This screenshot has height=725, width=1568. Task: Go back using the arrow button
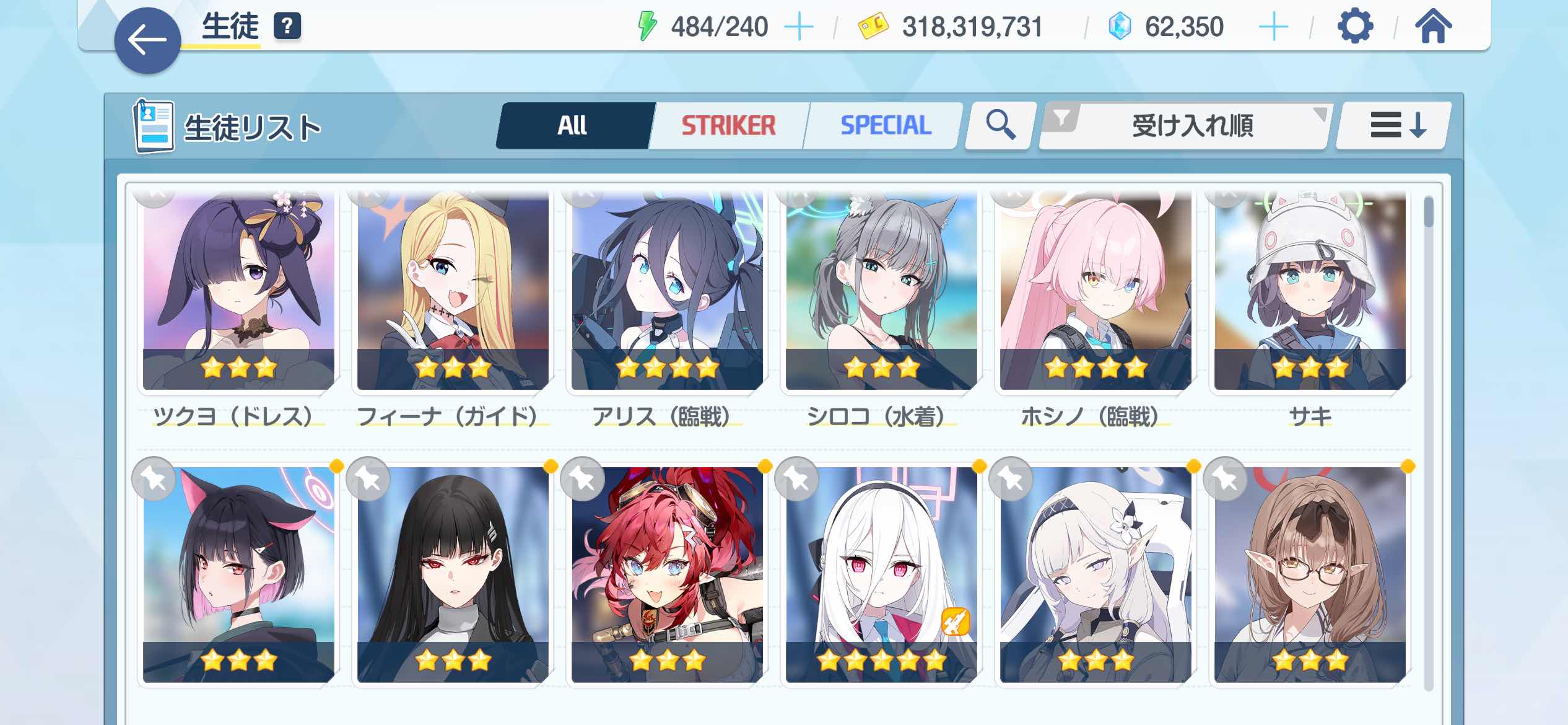147,41
